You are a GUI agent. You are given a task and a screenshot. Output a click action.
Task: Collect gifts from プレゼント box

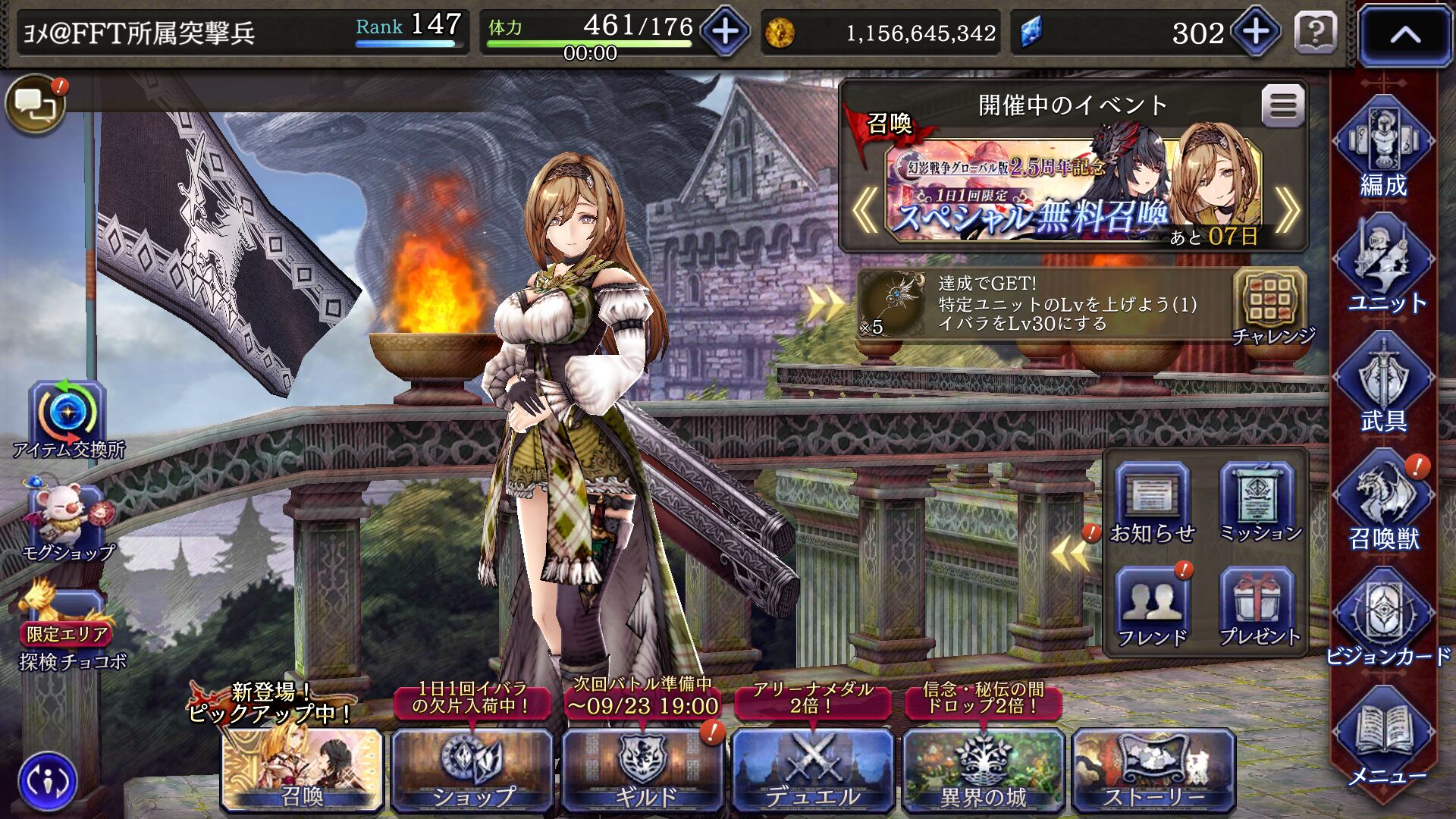click(x=1259, y=607)
